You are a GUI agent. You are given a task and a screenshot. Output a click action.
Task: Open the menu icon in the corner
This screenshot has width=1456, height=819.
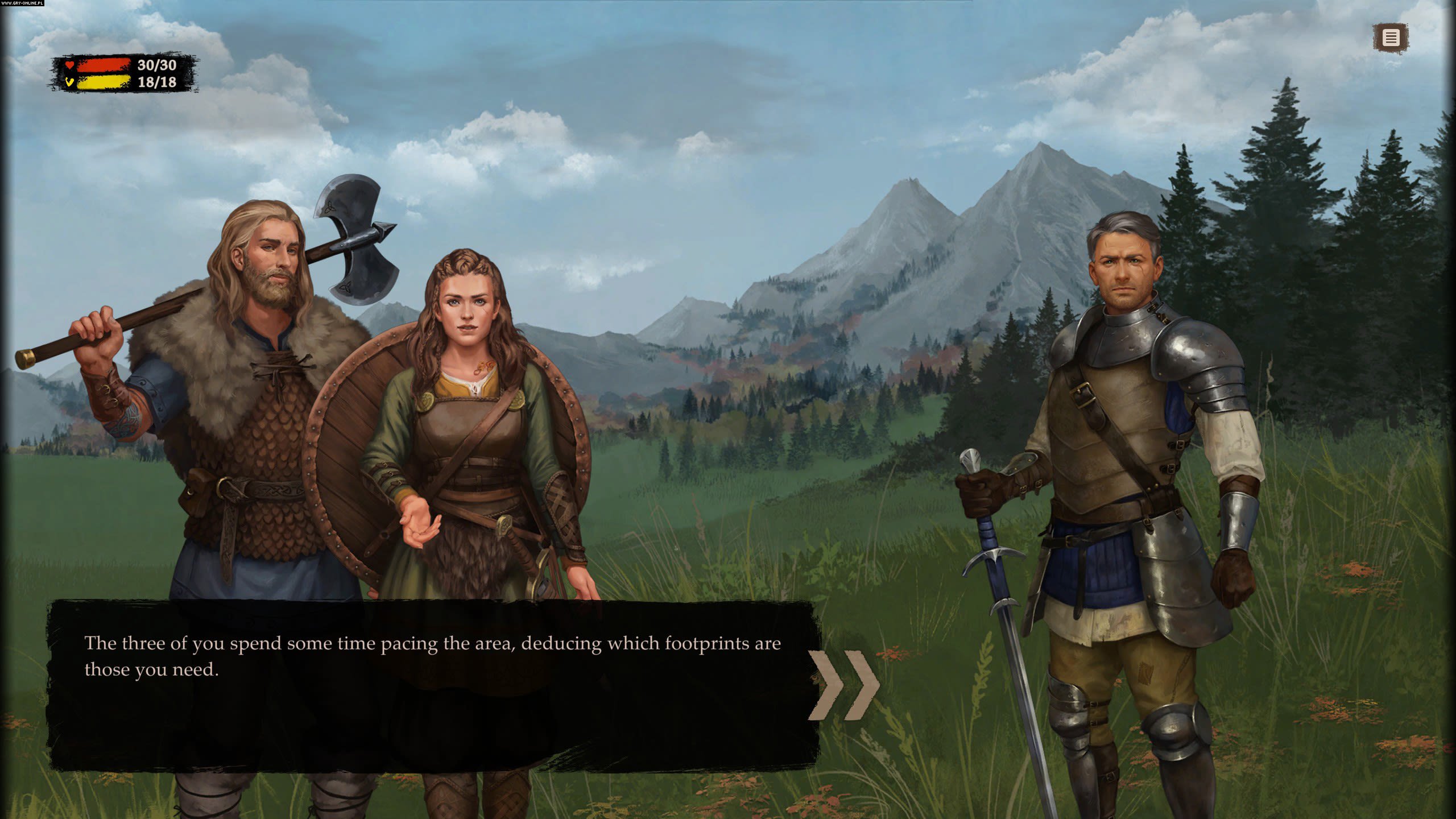pos(1391,38)
